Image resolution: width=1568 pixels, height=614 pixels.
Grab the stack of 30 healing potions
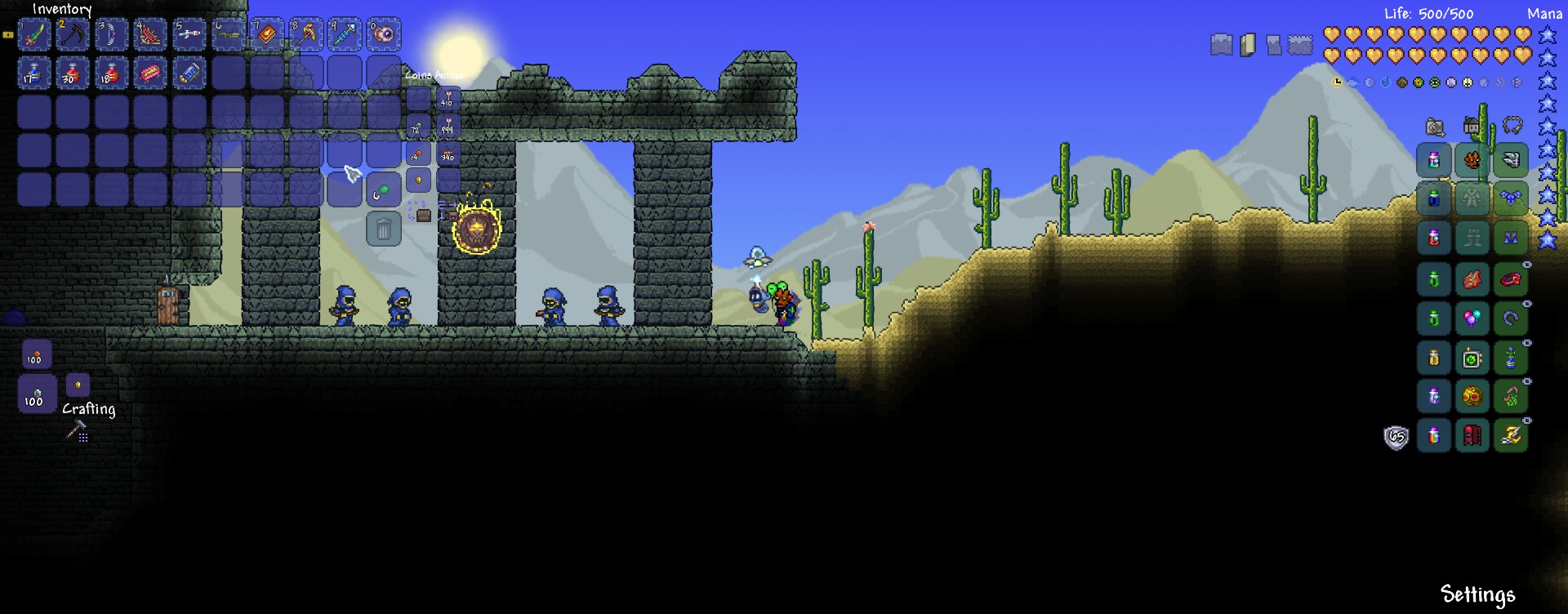coord(73,73)
